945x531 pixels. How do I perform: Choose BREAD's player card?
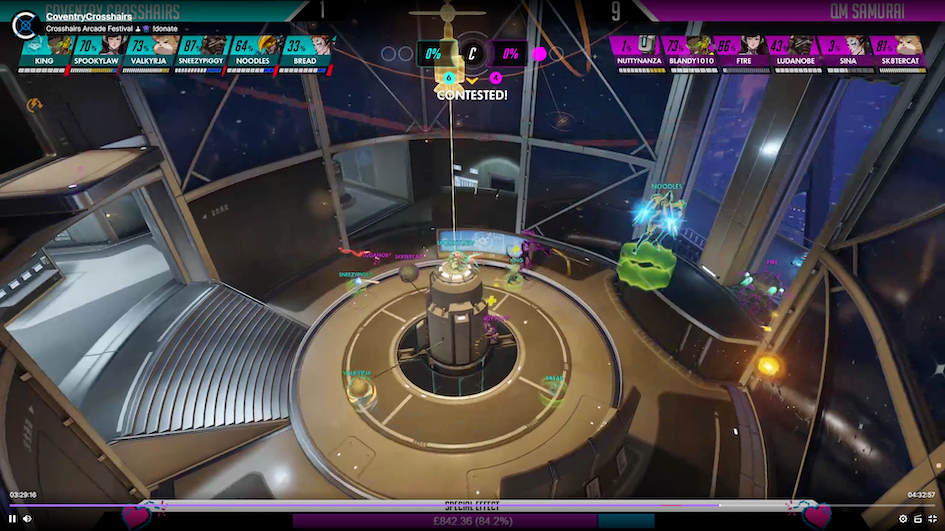point(305,51)
